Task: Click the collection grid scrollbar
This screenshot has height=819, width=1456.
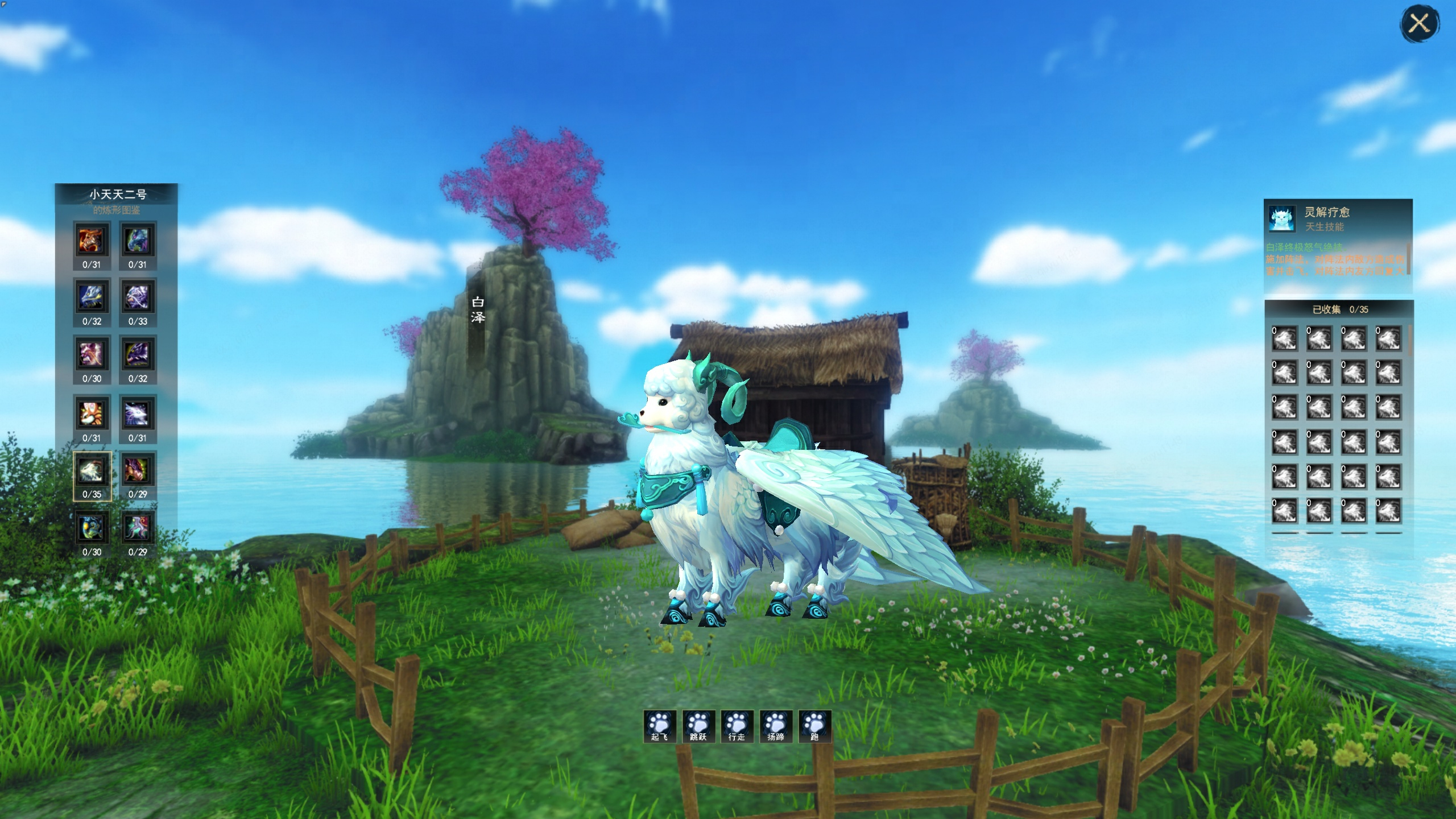Action: tap(1411, 341)
